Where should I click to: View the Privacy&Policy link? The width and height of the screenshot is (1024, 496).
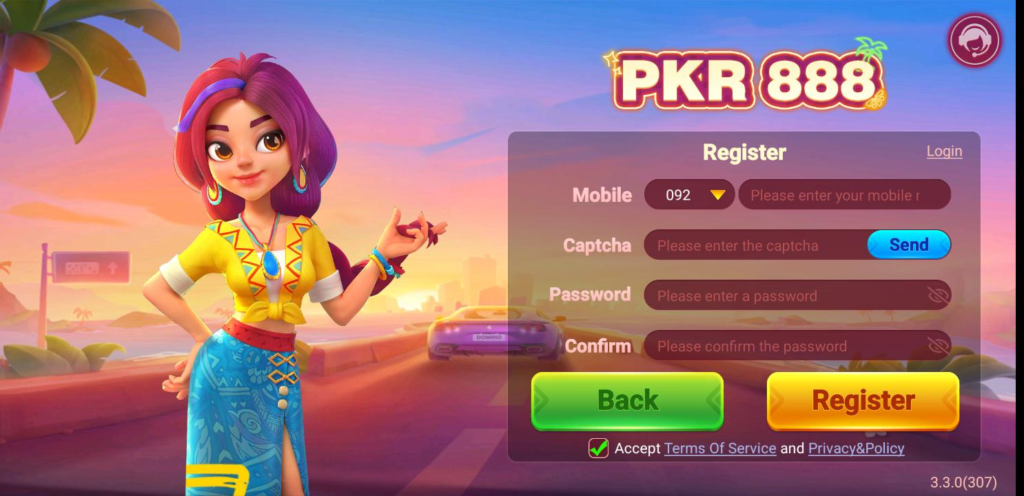click(x=856, y=448)
